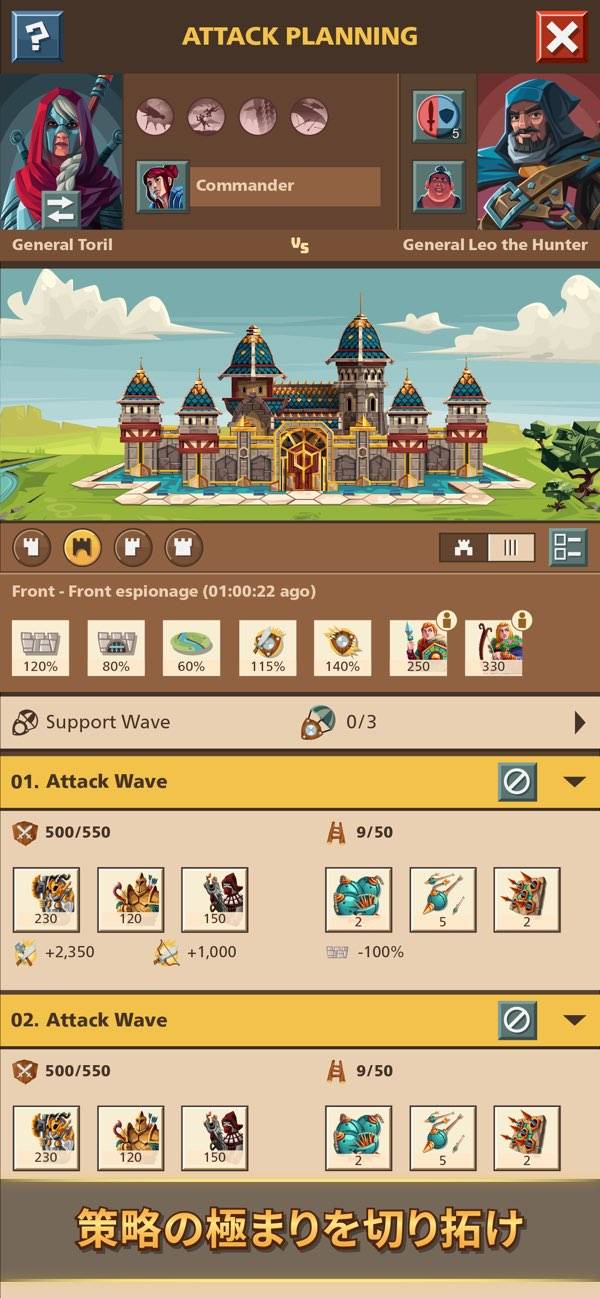
Task: Swap General Toril with the arrows button
Action: (x=61, y=210)
